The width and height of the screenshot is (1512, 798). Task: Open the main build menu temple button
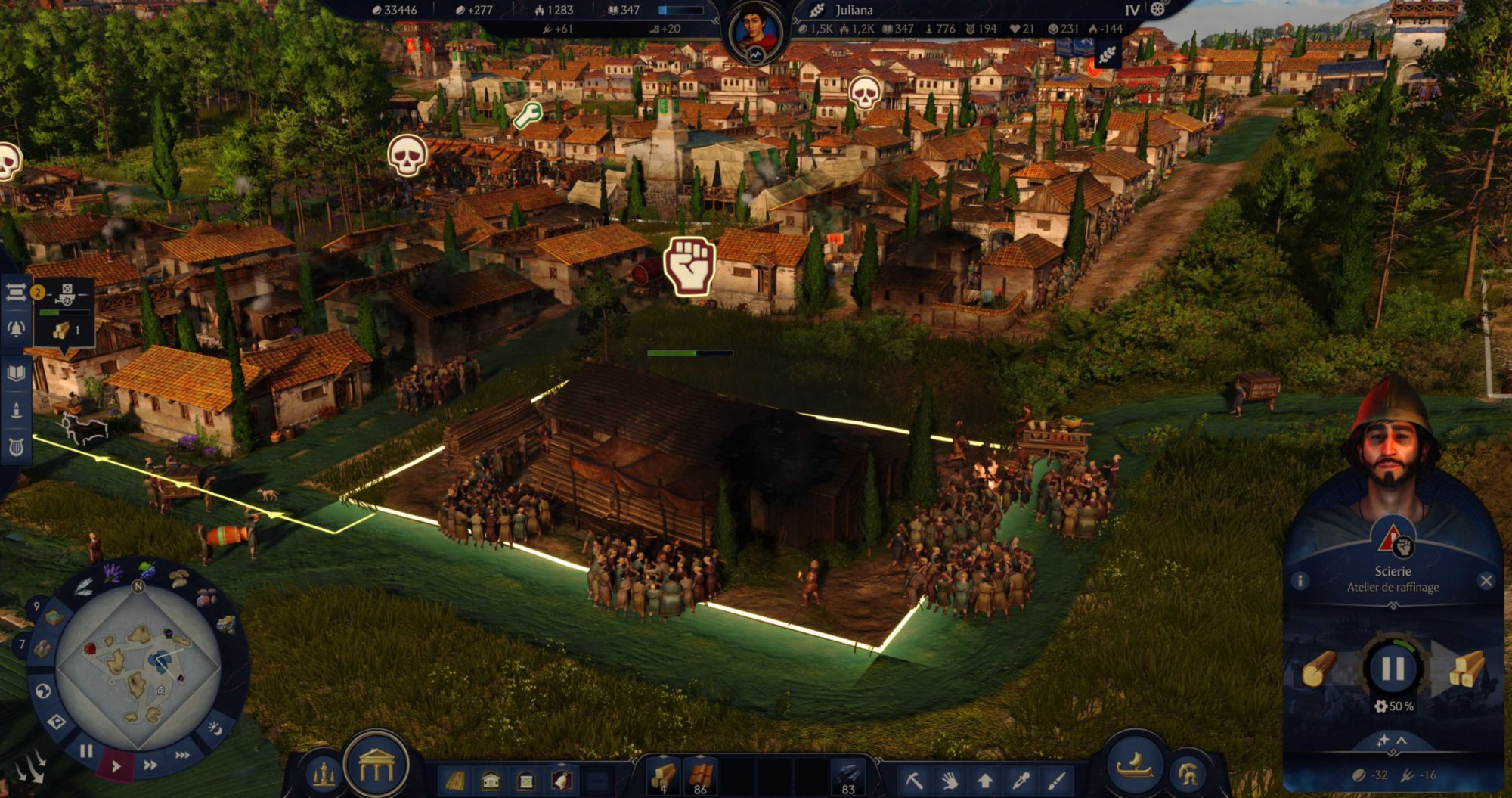click(x=376, y=766)
